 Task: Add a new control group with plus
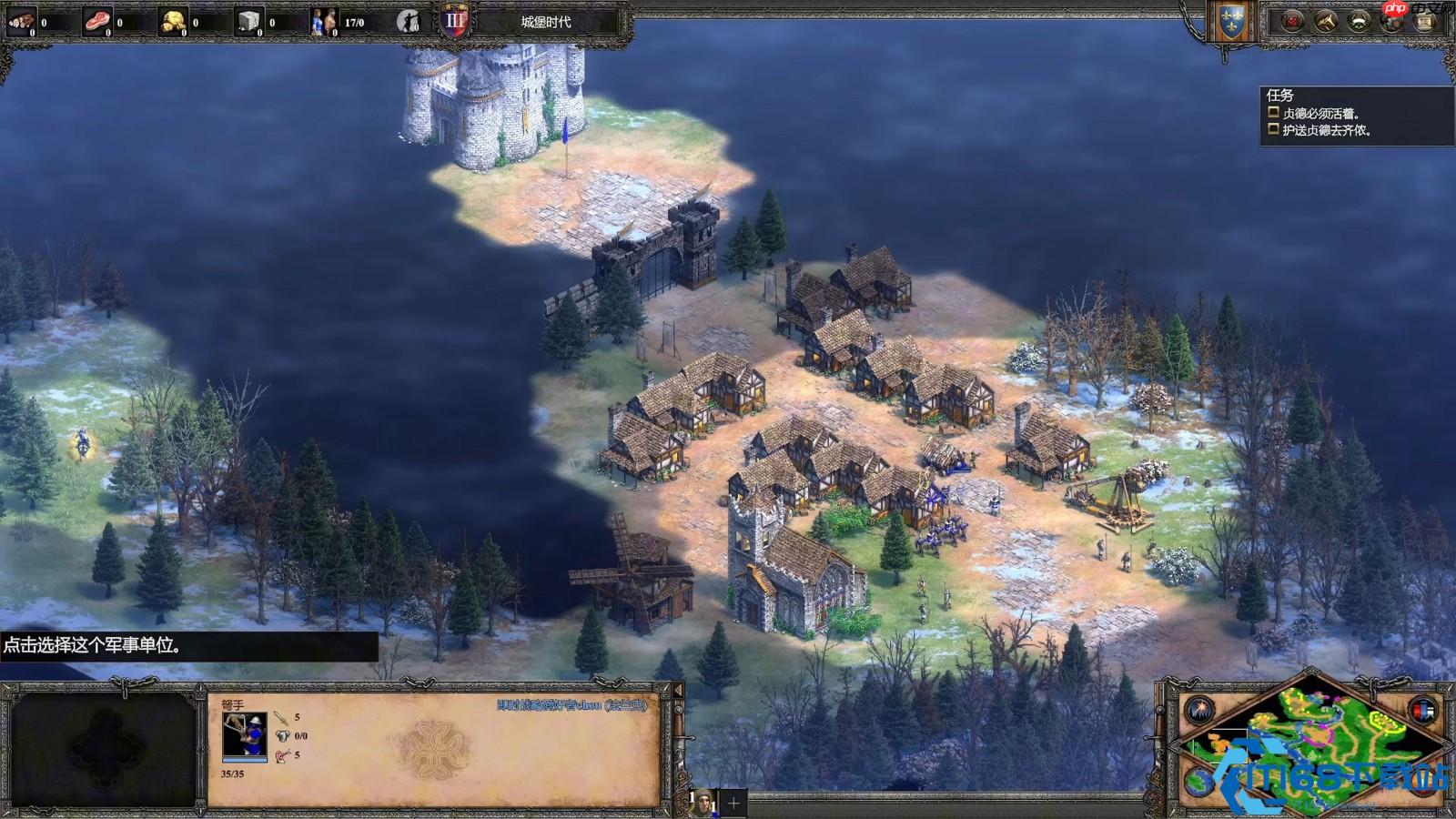(x=733, y=803)
